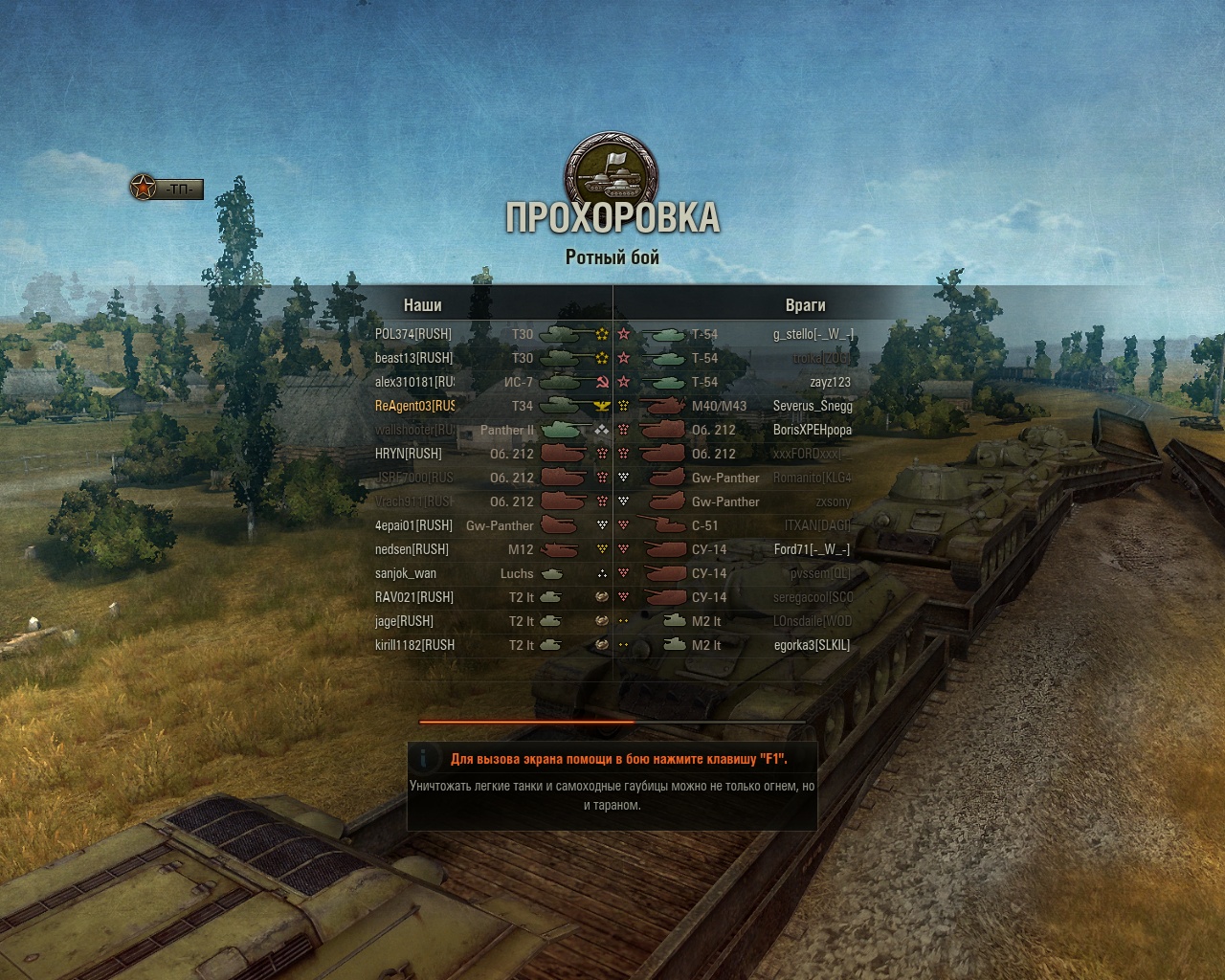Pick sanjok_wan's Luchs row
The image size is (1225, 980).
click(406, 573)
